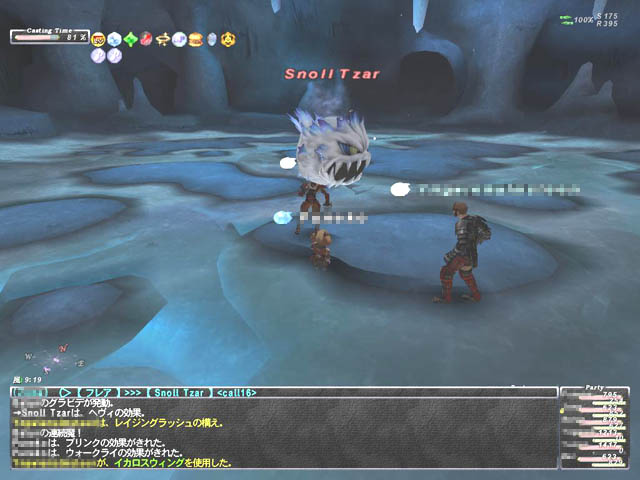The height and width of the screenshot is (480, 640).
Task: Select the signet badge status icon
Action: [98, 39]
